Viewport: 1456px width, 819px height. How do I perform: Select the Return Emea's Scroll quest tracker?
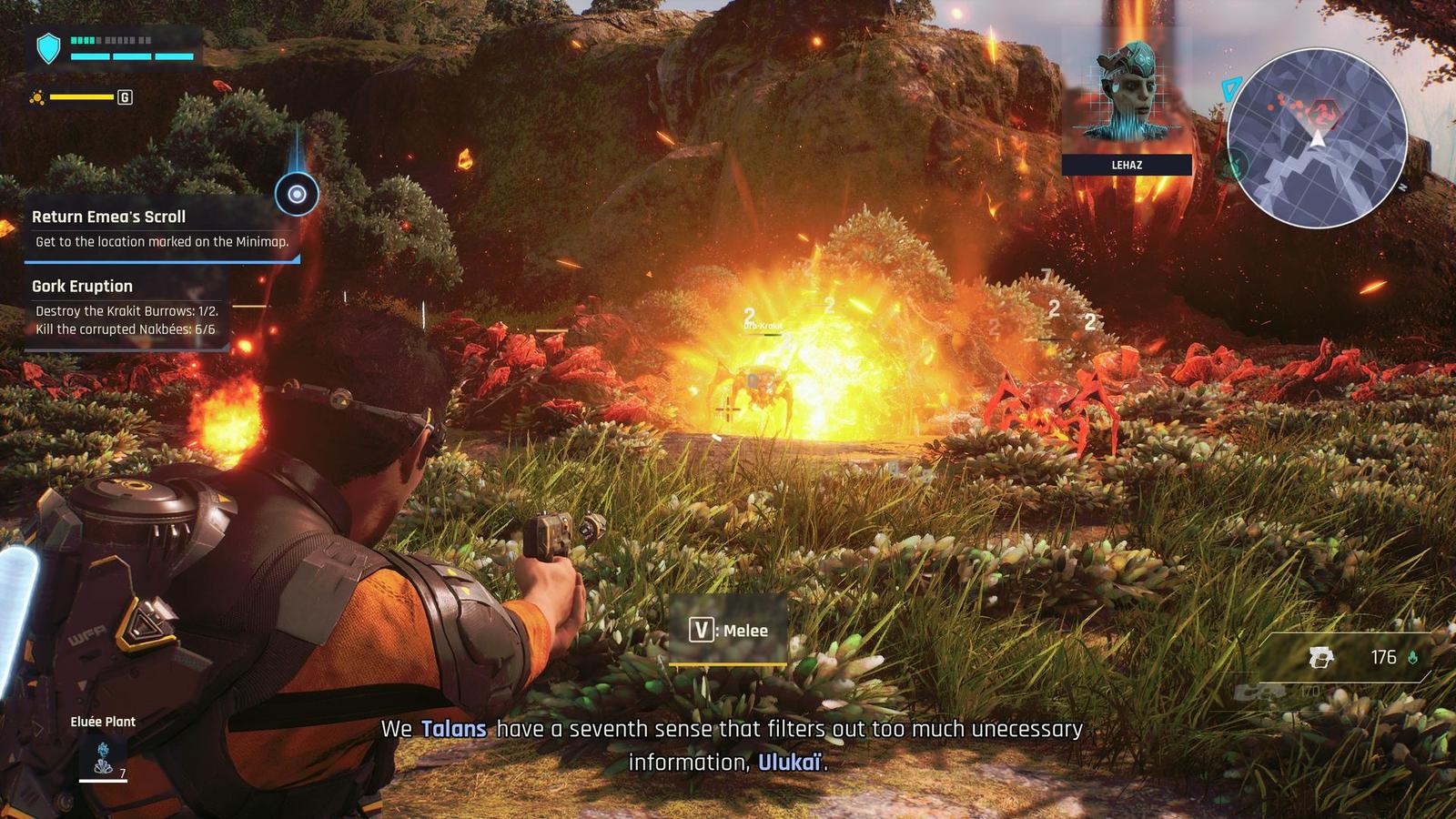click(160, 228)
